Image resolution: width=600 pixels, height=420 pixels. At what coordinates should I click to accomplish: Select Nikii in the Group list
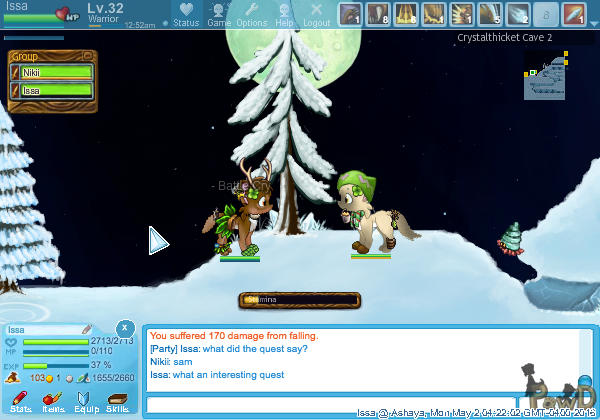click(x=57, y=72)
